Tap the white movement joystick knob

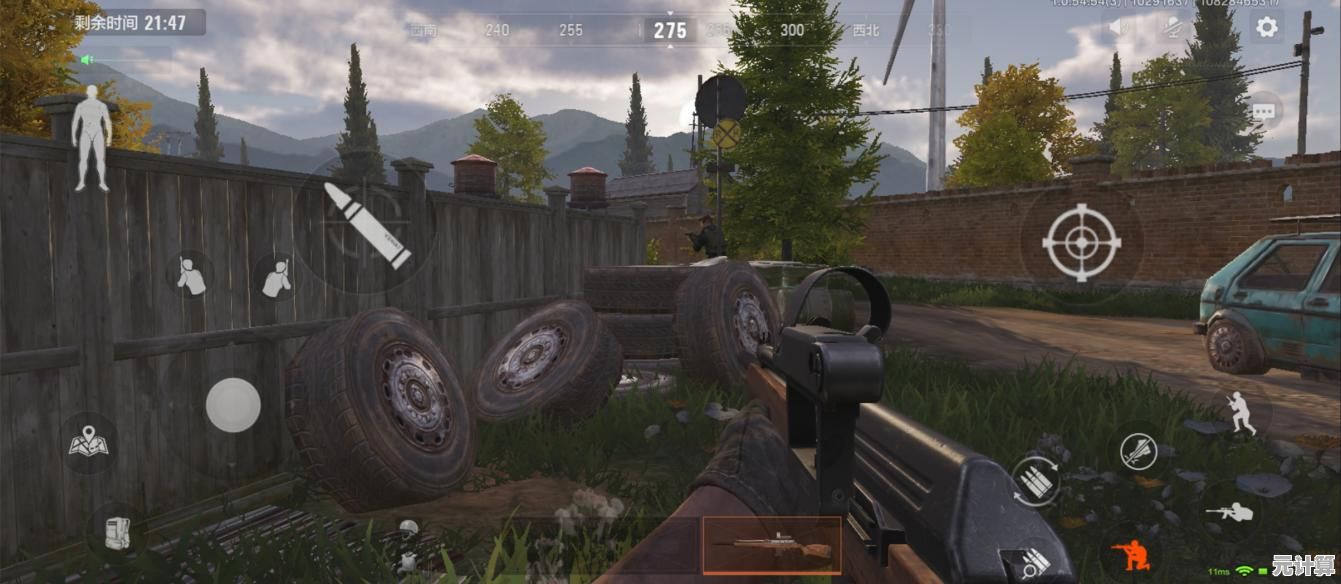(x=233, y=406)
